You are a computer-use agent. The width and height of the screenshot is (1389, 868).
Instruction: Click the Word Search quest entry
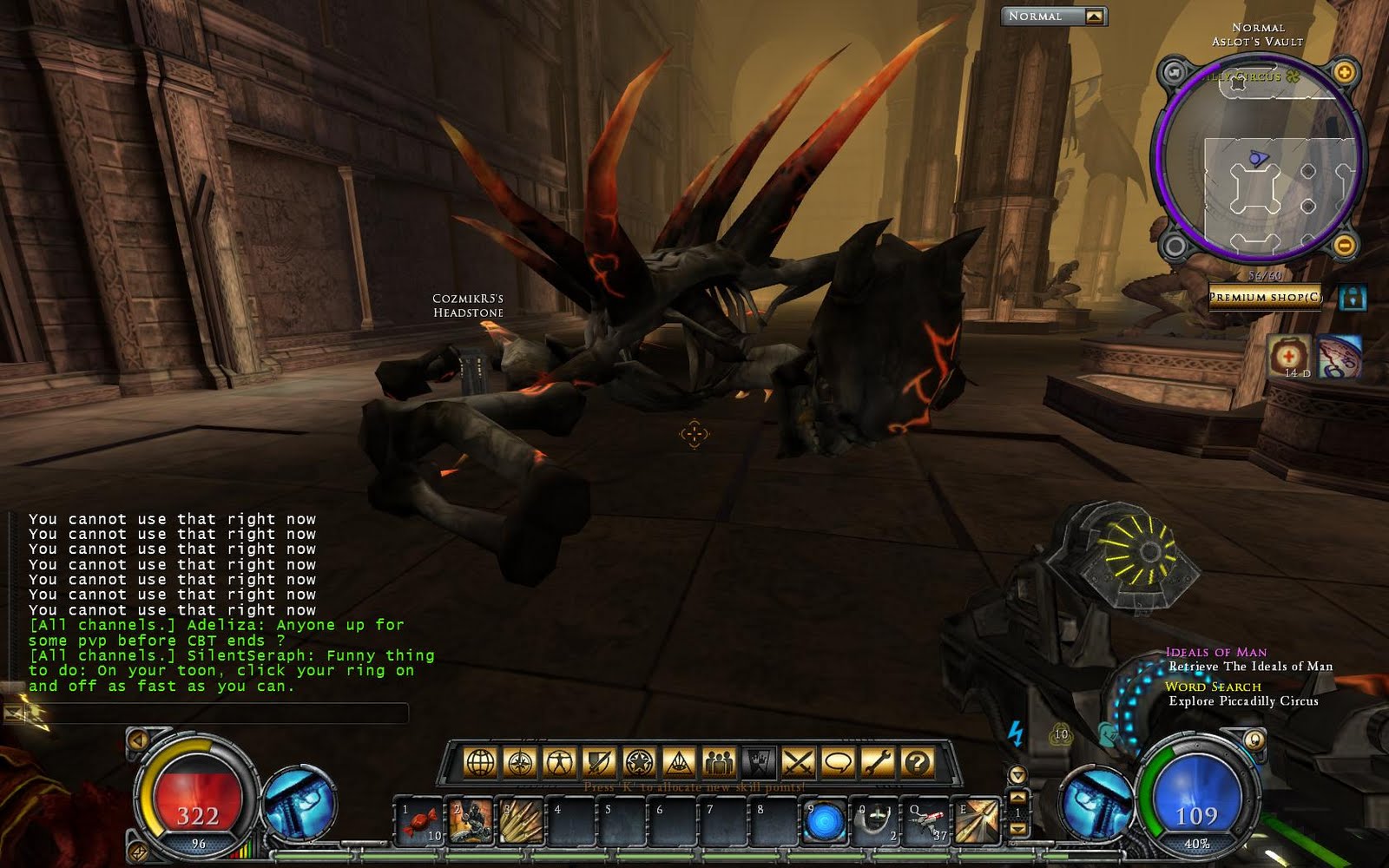pos(1214,686)
